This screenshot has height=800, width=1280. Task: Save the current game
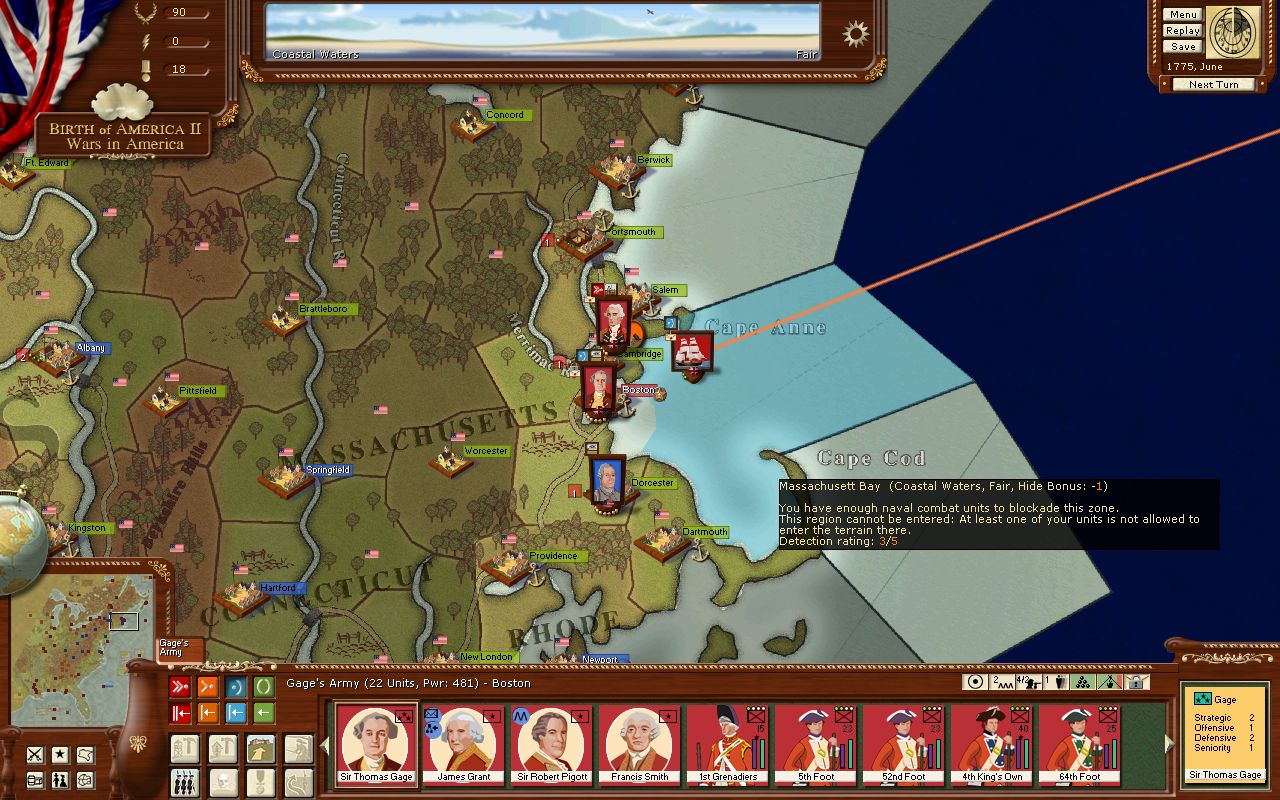(1182, 47)
